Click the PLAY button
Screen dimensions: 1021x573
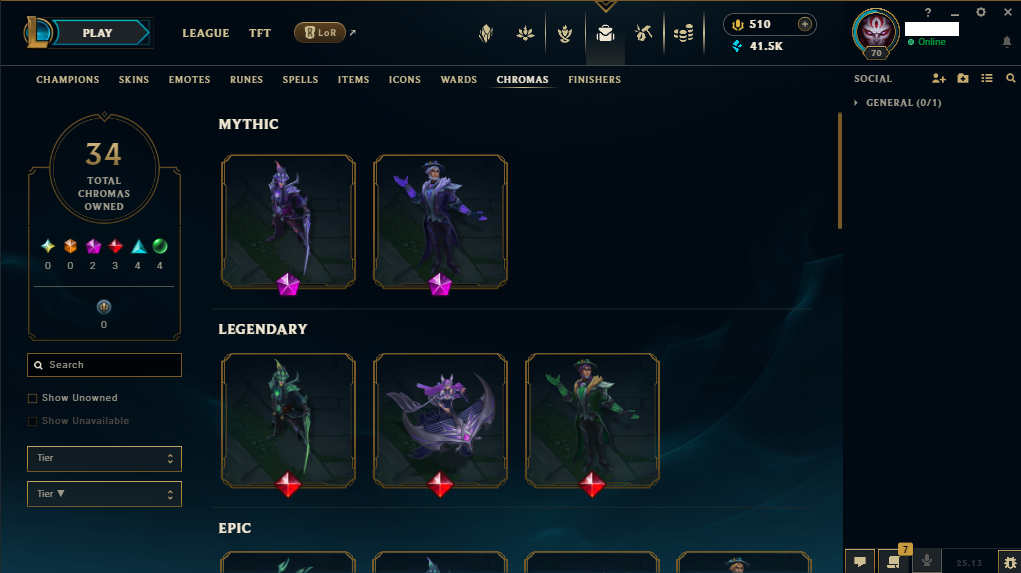[97, 33]
